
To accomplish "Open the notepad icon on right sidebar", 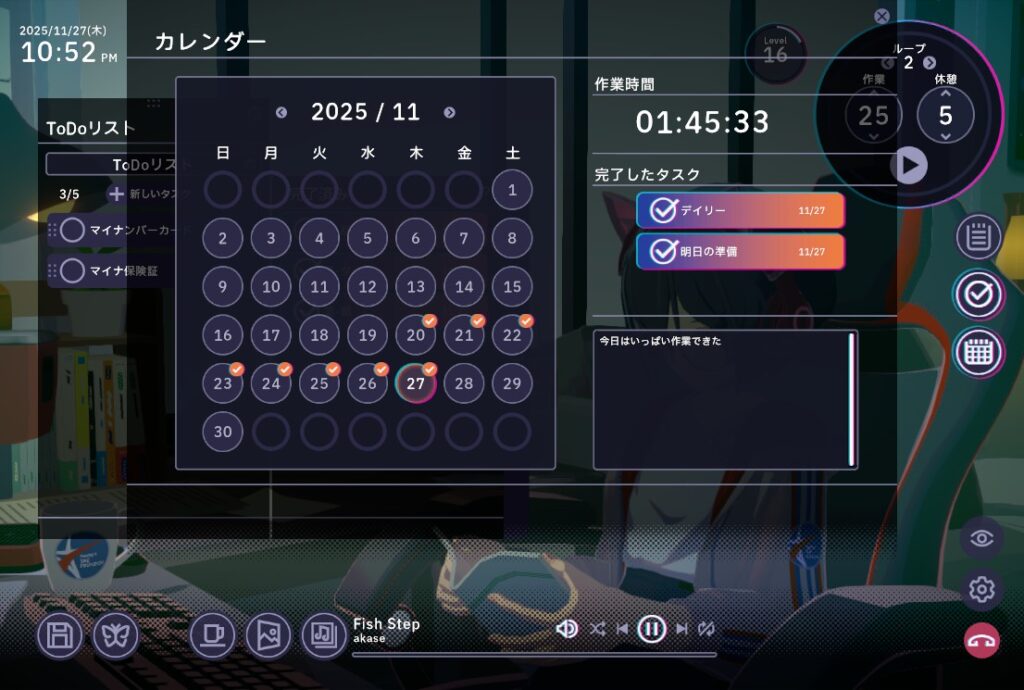I will [978, 237].
